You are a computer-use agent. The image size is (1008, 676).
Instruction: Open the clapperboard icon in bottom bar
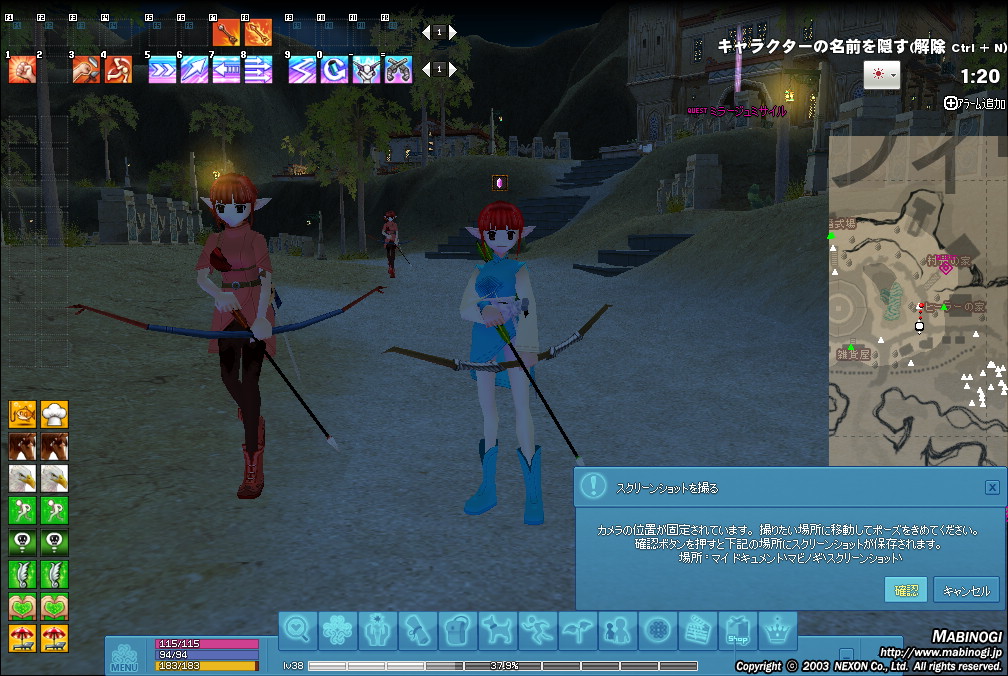click(x=698, y=630)
